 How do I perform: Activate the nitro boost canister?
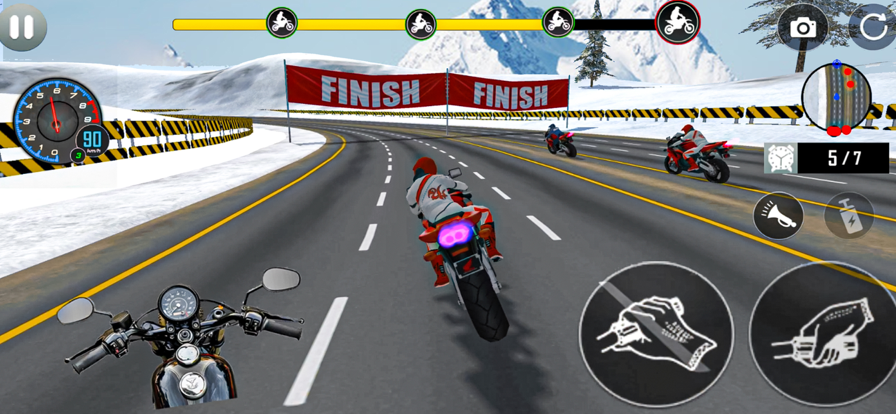point(848,215)
